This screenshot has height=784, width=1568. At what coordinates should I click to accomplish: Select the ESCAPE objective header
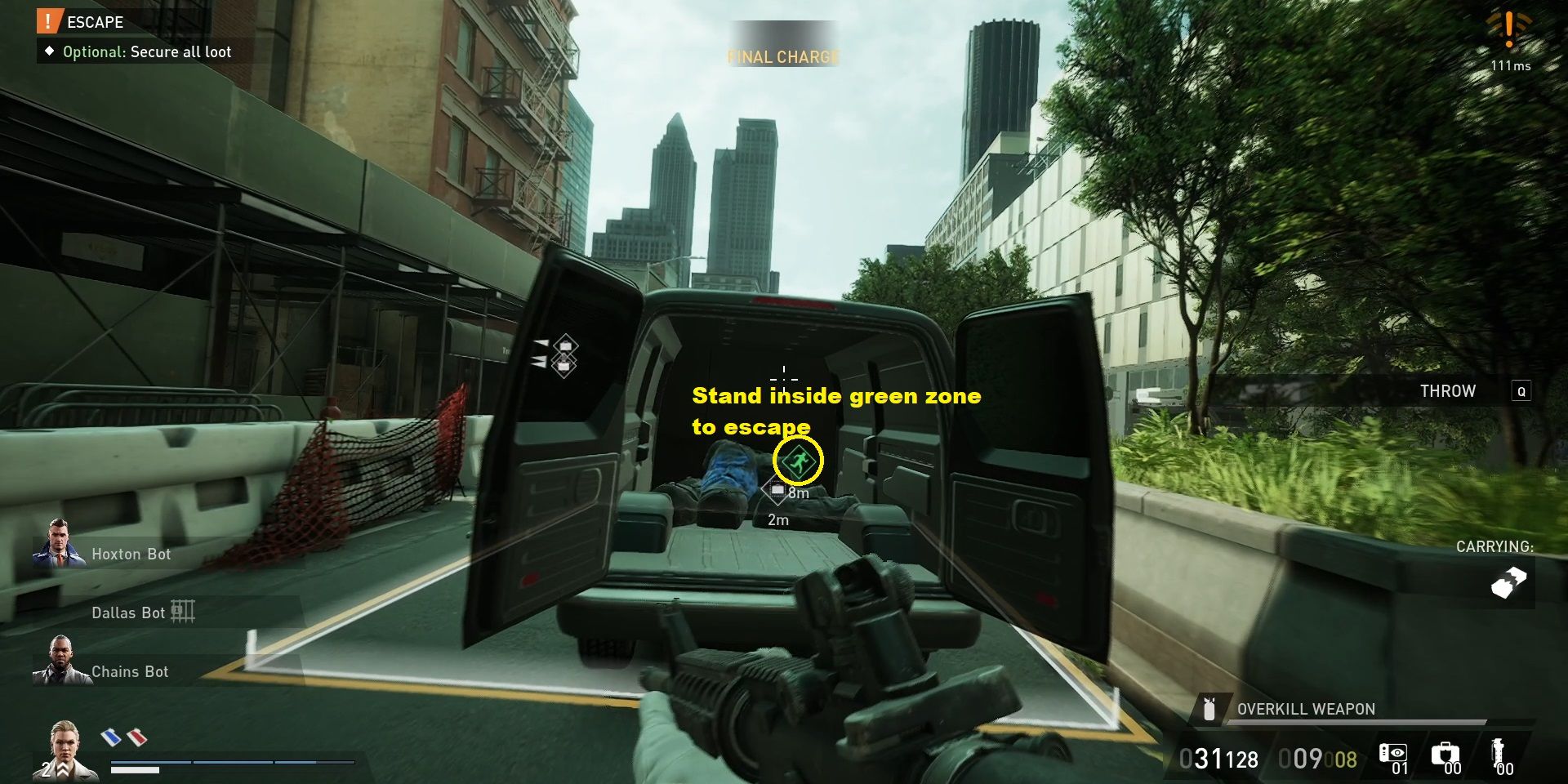94,21
